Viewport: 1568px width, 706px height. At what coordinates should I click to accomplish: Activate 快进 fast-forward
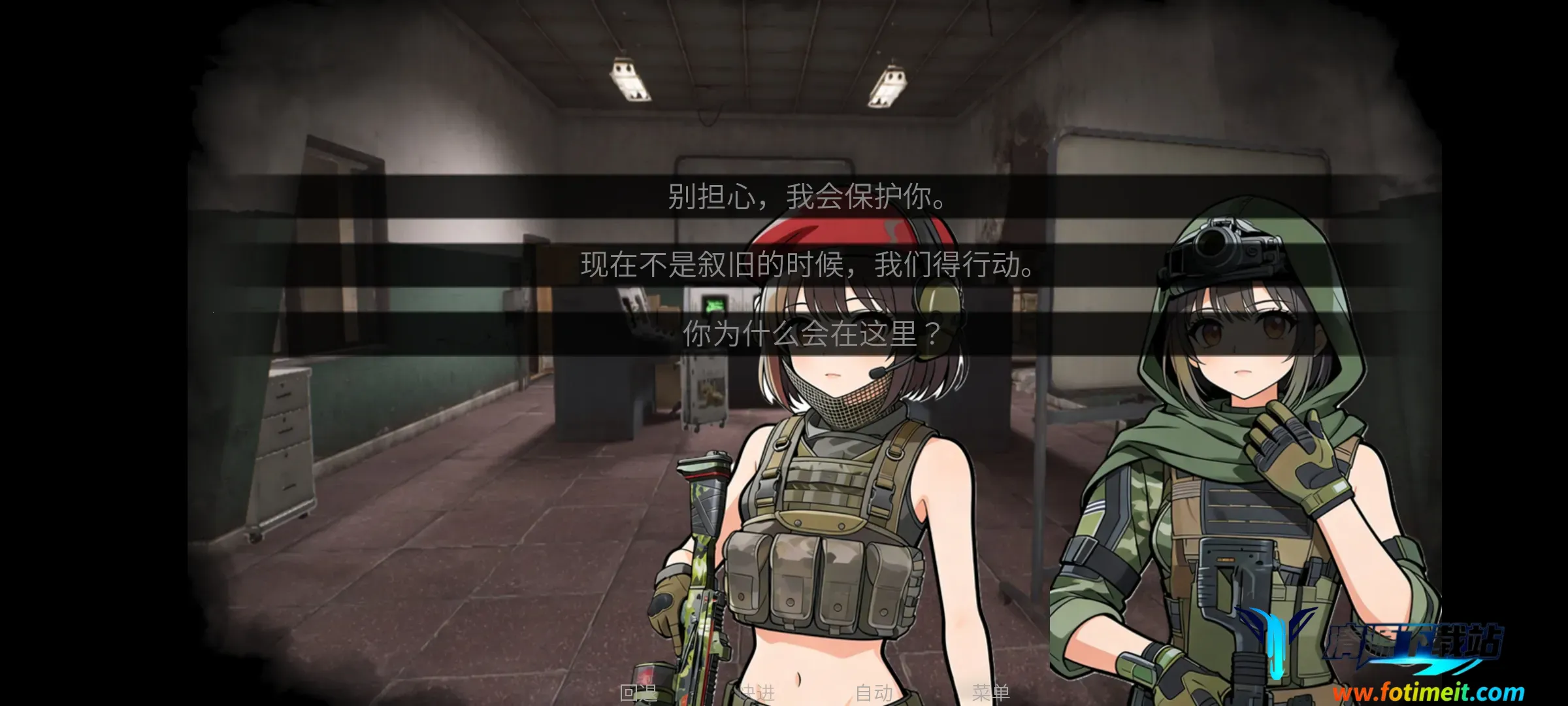(x=757, y=692)
